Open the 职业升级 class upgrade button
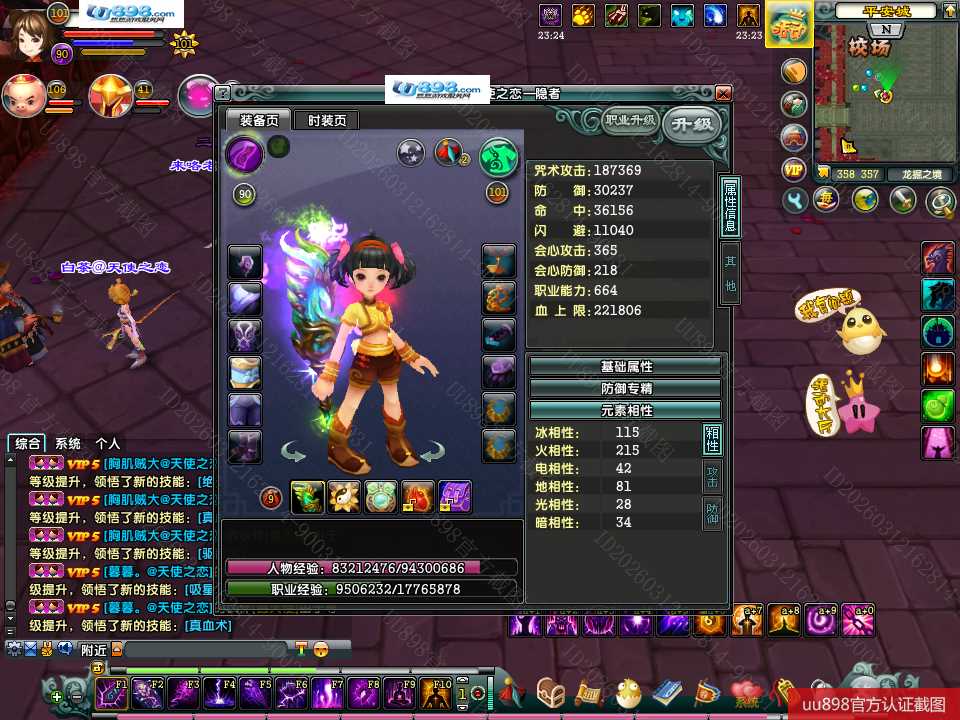The width and height of the screenshot is (960, 720). (x=630, y=121)
